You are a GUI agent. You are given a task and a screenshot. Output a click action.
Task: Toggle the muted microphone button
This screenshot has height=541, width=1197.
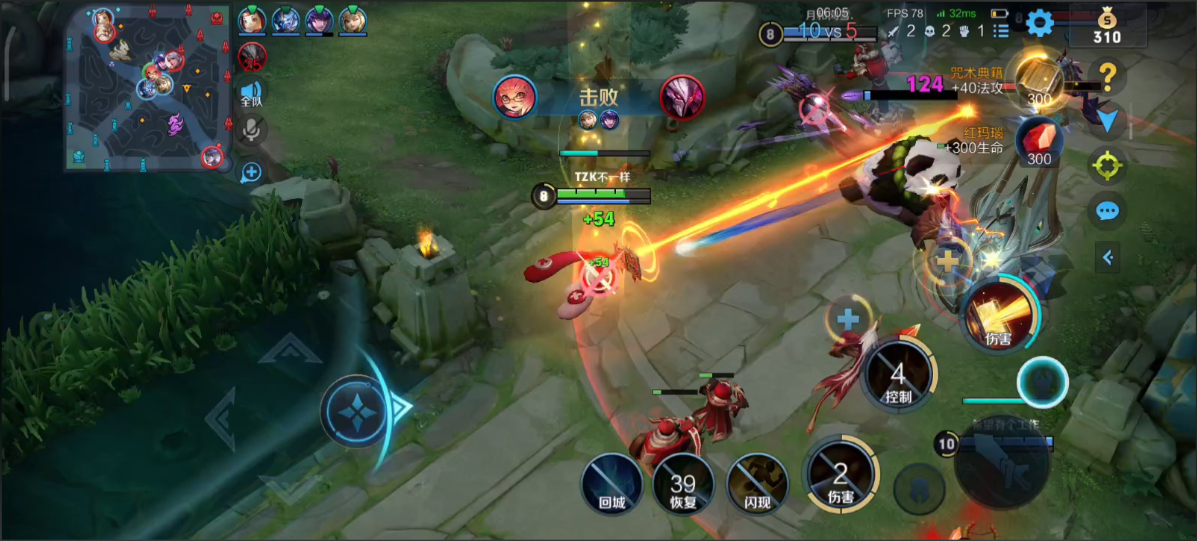click(251, 130)
